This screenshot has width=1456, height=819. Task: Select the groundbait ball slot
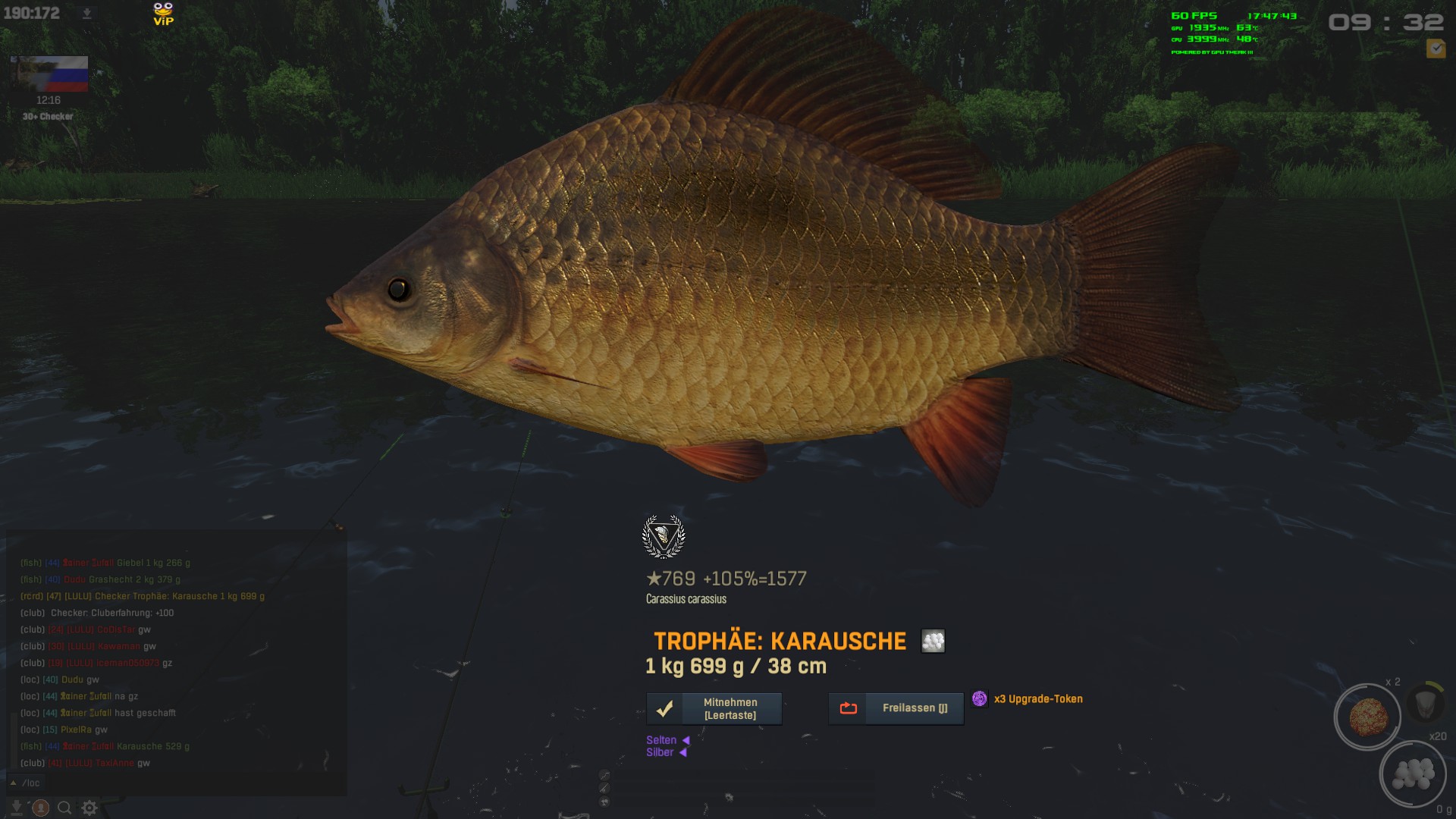(x=1367, y=717)
